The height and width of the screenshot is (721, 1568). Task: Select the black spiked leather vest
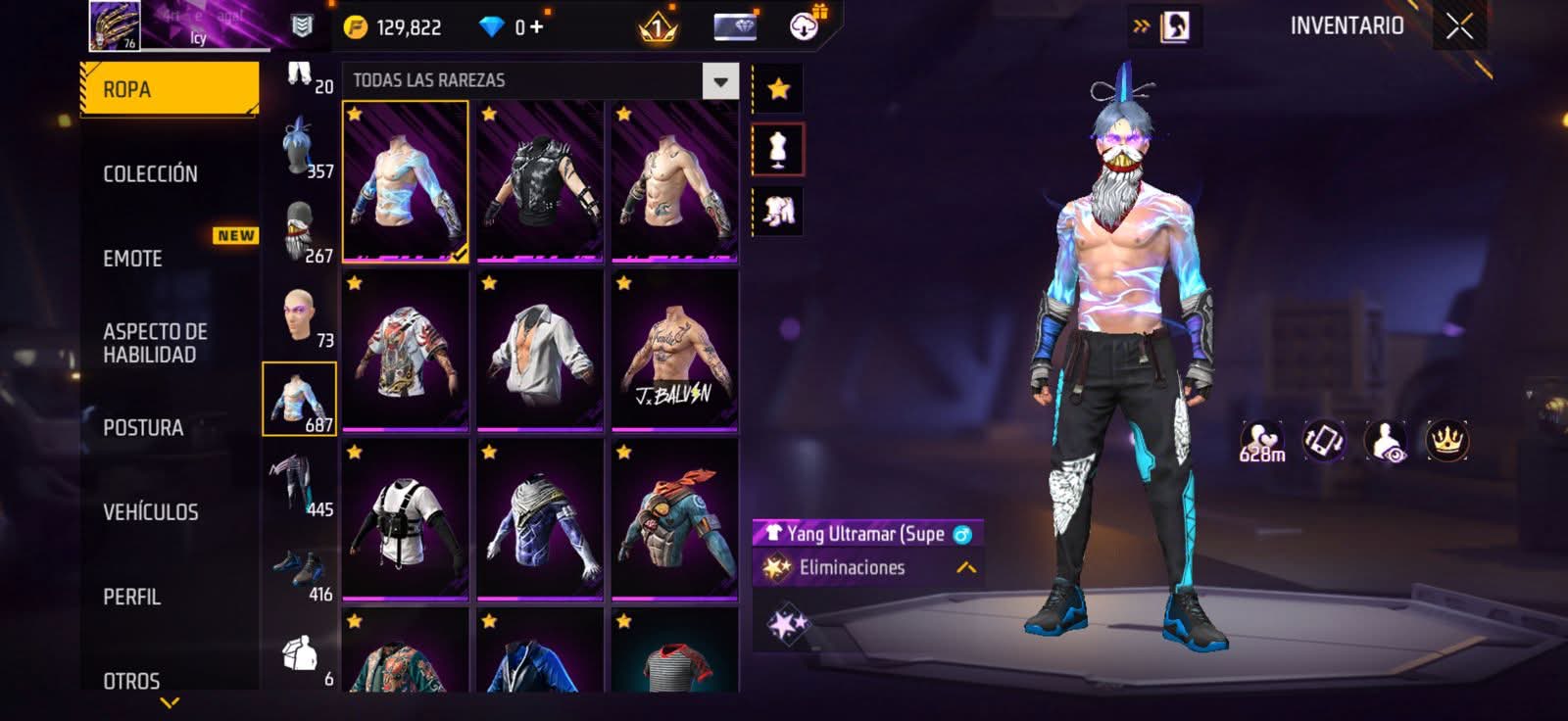click(x=540, y=182)
